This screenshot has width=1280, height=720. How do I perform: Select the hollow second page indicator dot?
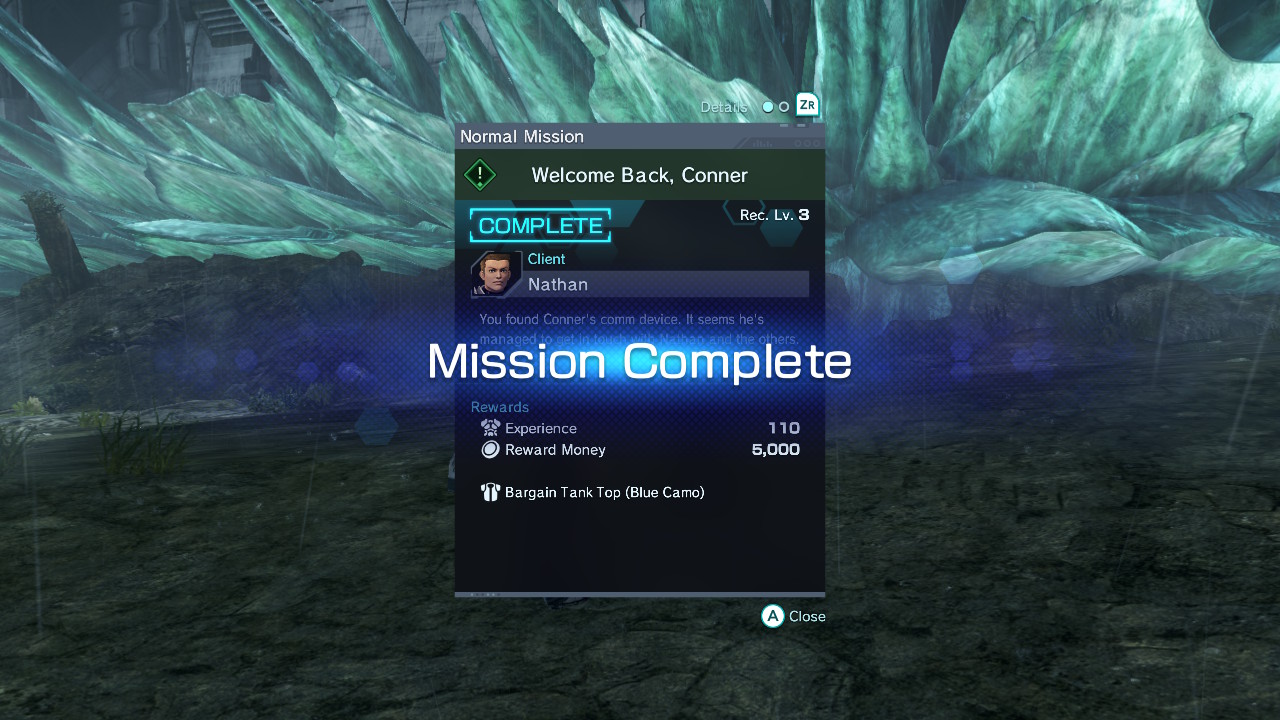point(783,106)
